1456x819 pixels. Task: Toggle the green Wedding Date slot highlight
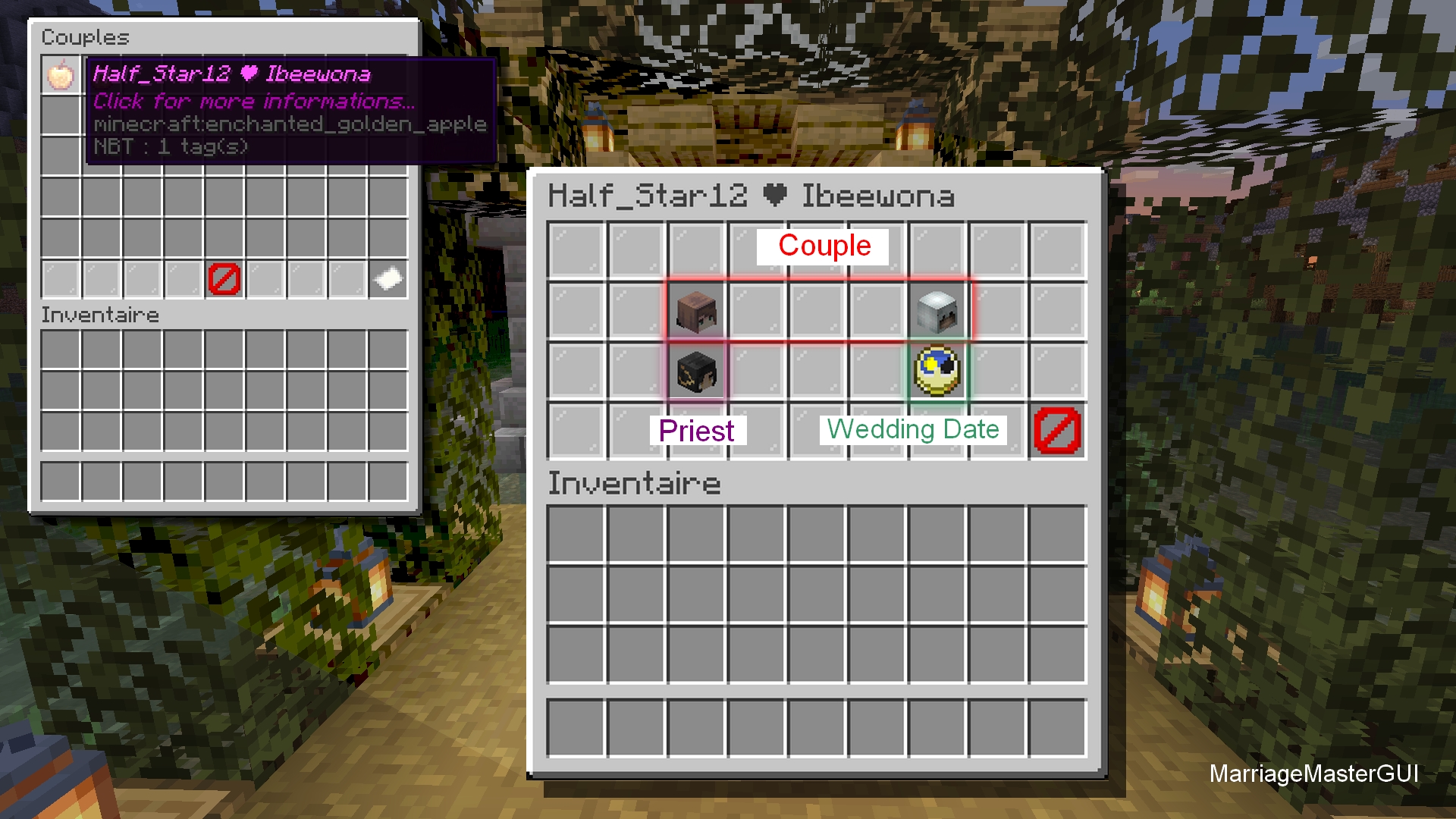937,371
